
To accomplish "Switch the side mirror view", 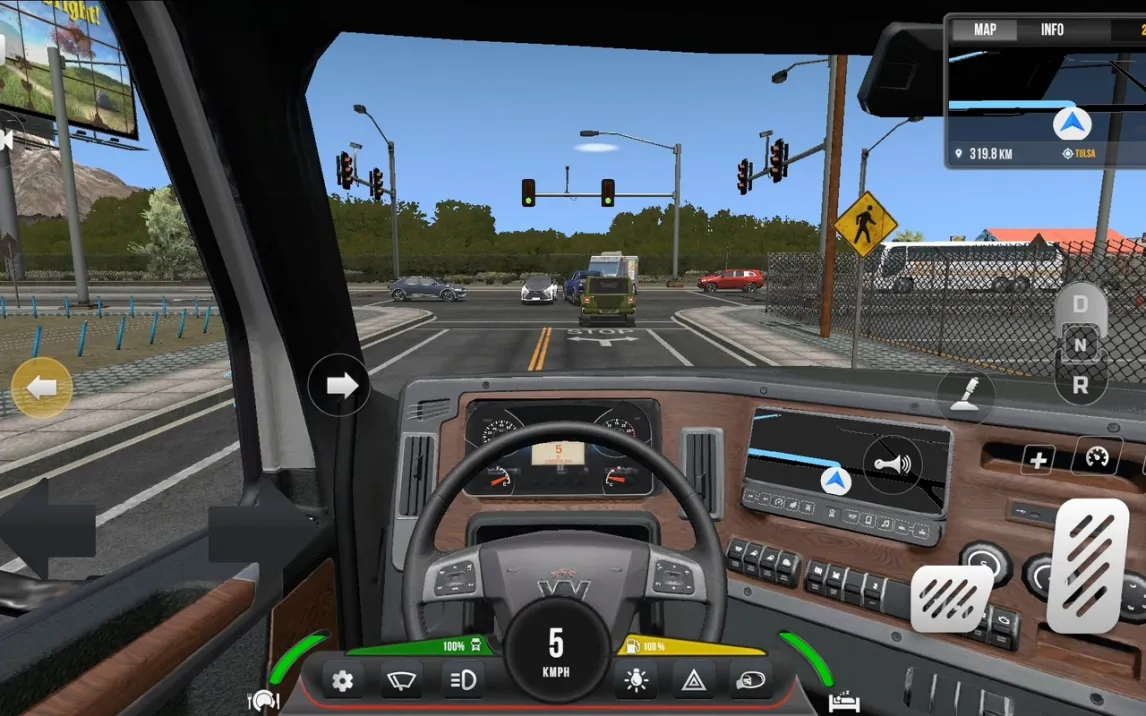I will [750, 681].
